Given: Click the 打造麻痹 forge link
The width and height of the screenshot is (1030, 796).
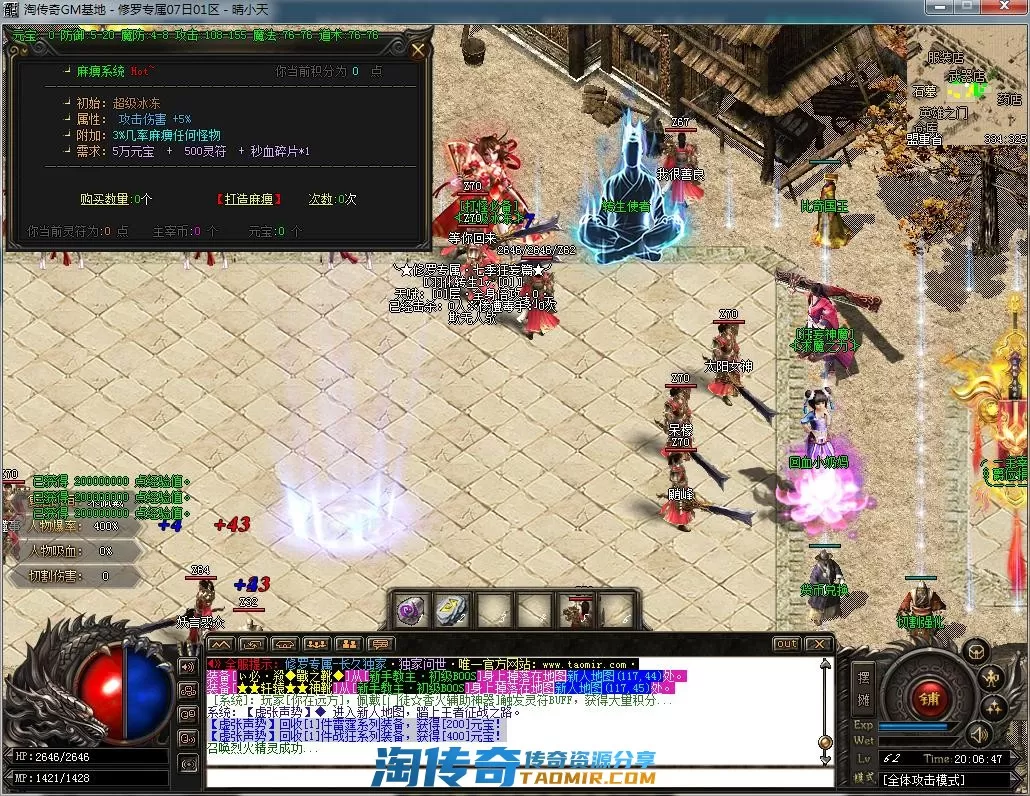Looking at the screenshot, I should coord(250,199).
